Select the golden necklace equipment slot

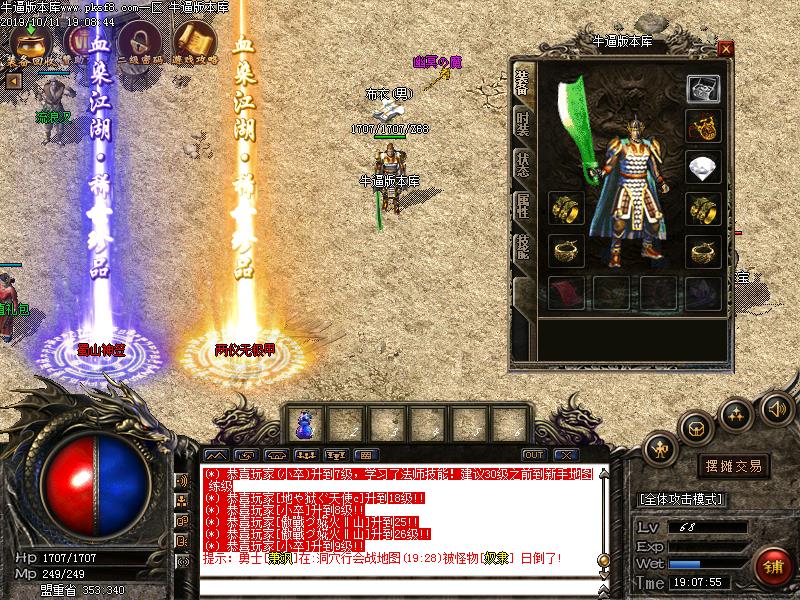tap(704, 127)
